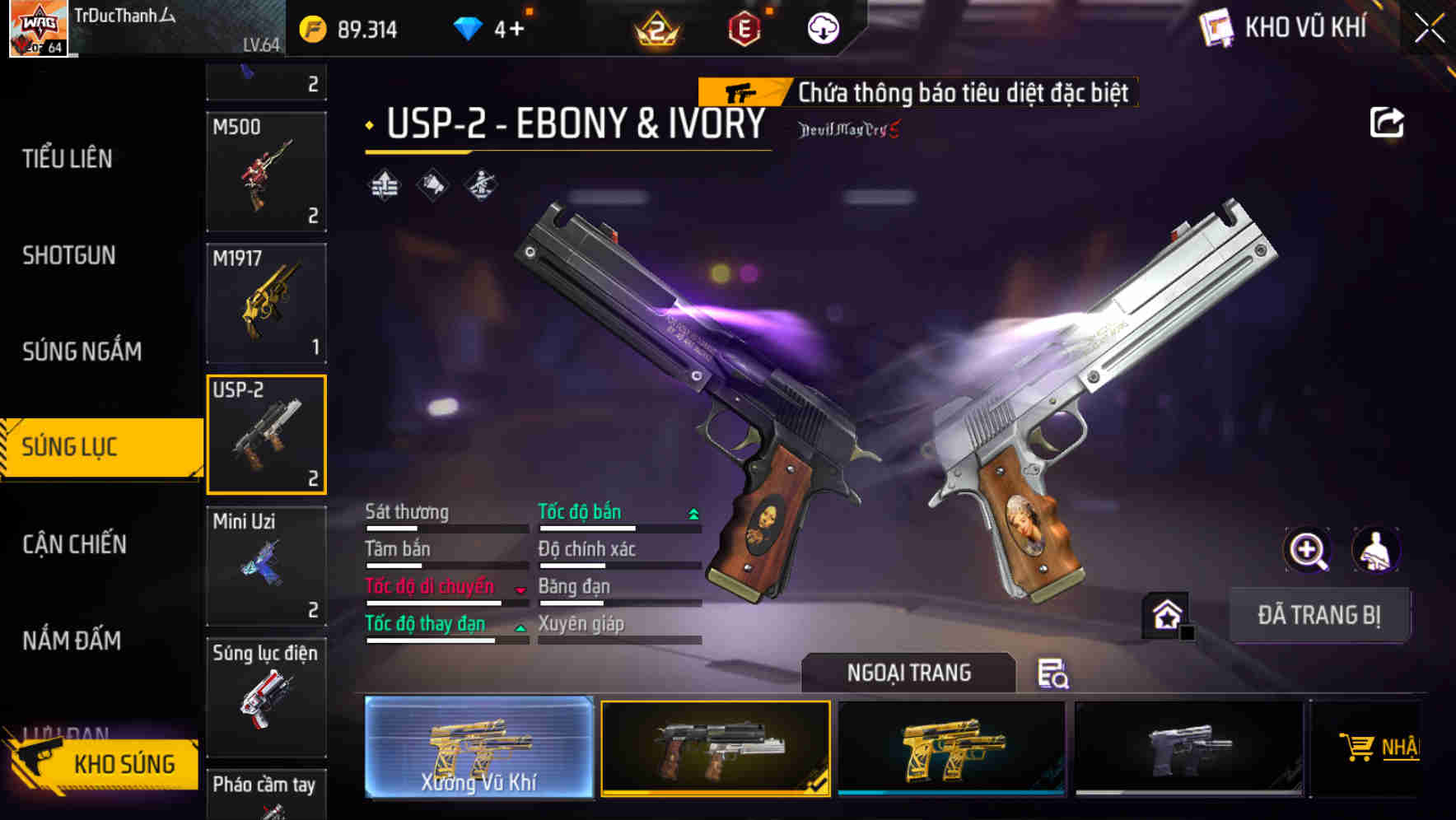Select the home-with-star icon above the guns
1456x820 pixels.
[1166, 613]
